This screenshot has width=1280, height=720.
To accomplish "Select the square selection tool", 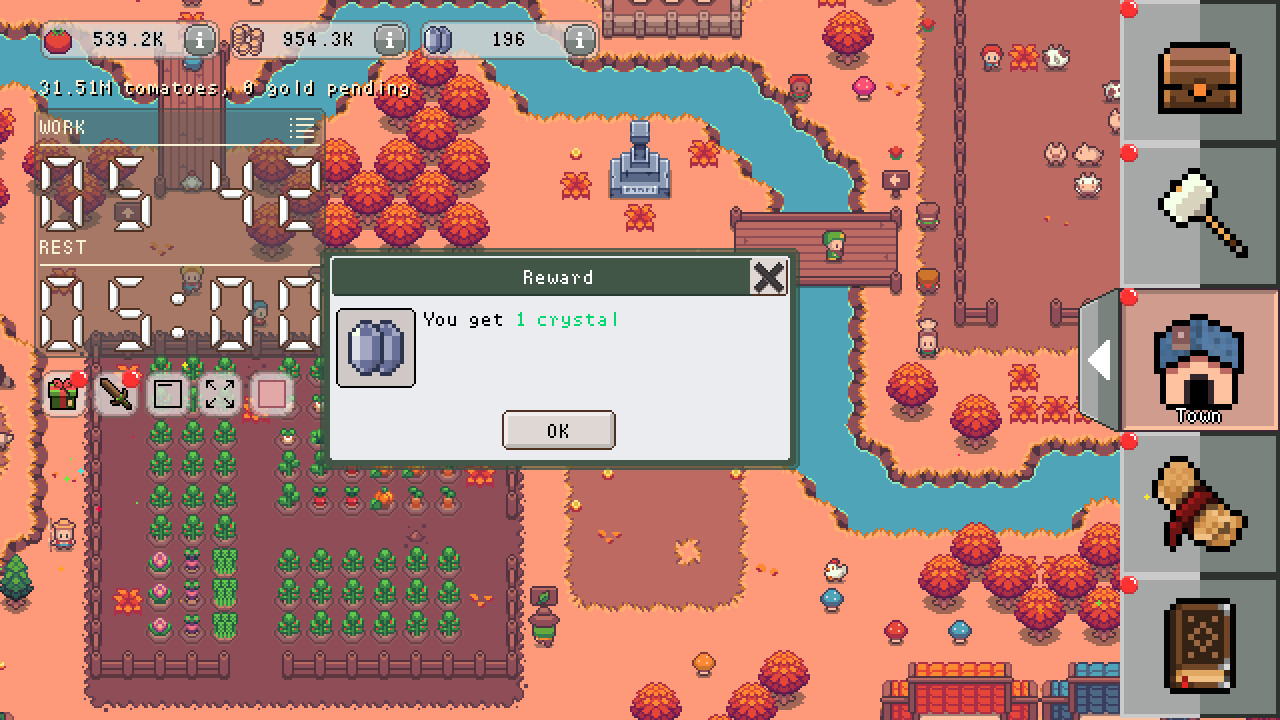I will 166,394.
